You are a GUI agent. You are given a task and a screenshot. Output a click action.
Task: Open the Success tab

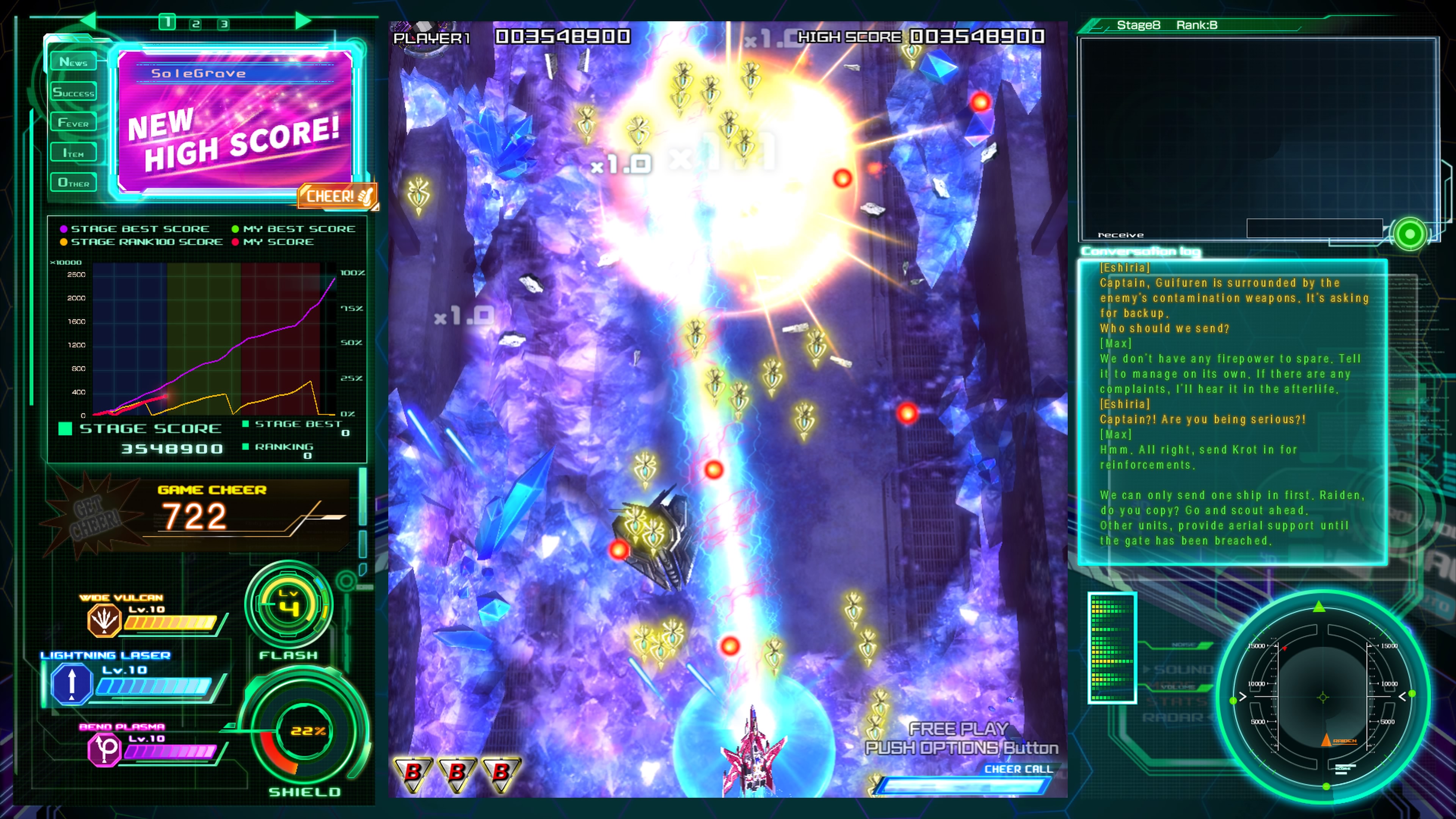[74, 92]
